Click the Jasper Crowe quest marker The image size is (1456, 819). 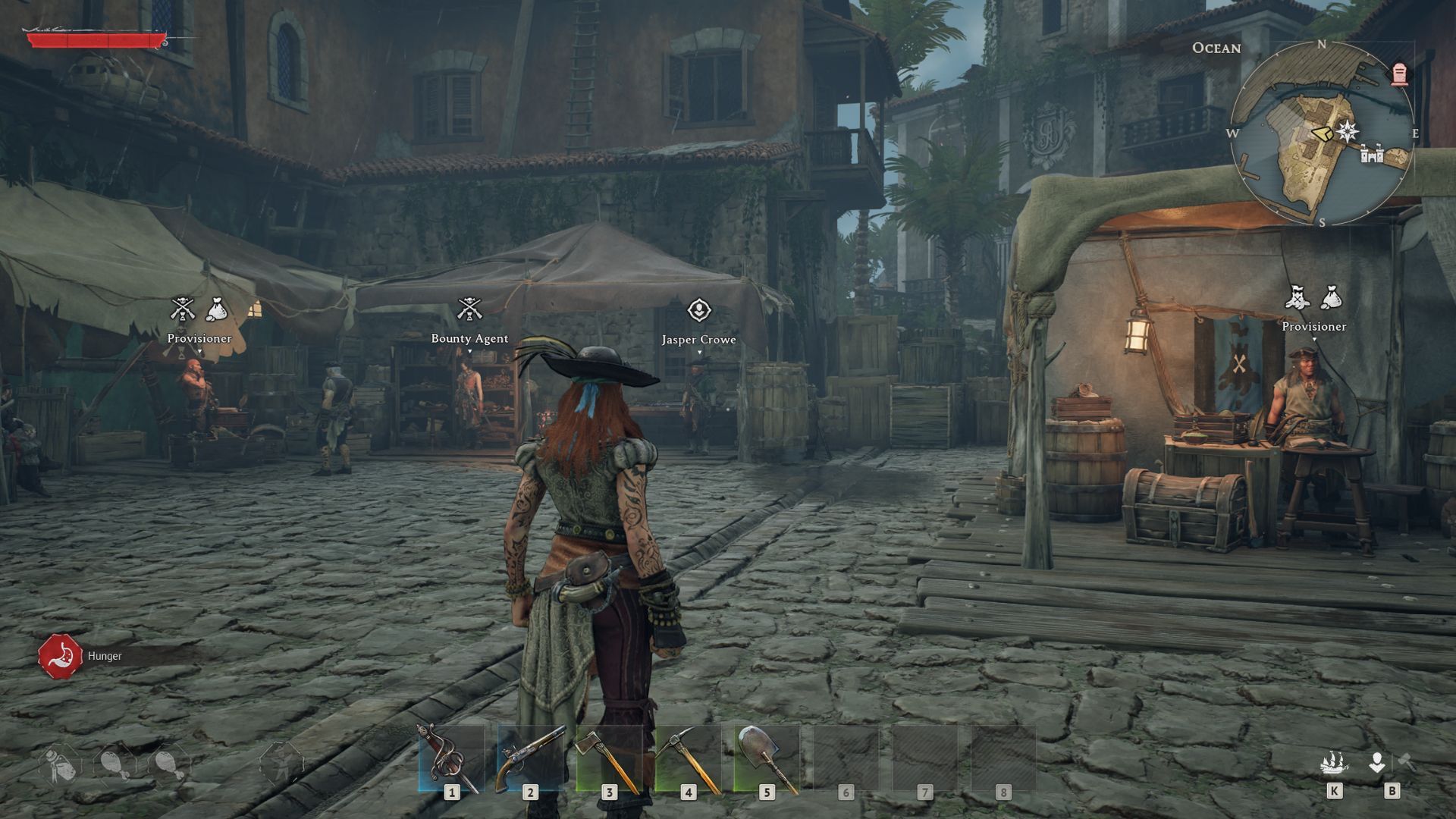[x=698, y=310]
